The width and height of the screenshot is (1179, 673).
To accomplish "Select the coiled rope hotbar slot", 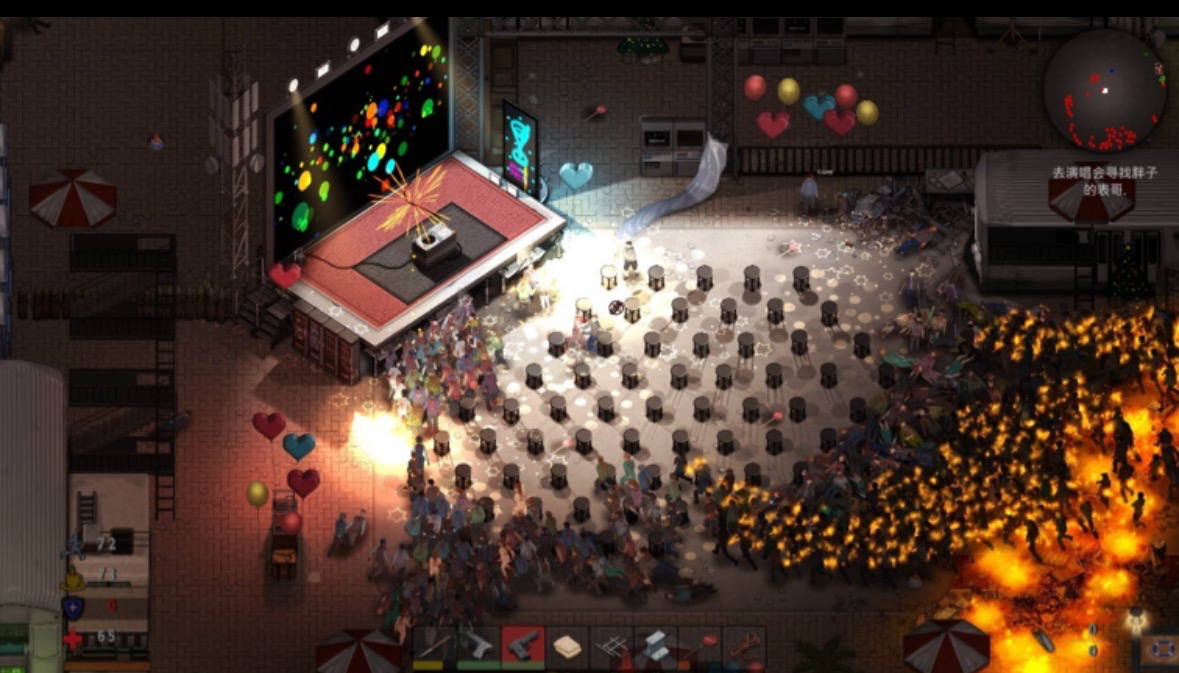I will pyautogui.click(x=743, y=646).
